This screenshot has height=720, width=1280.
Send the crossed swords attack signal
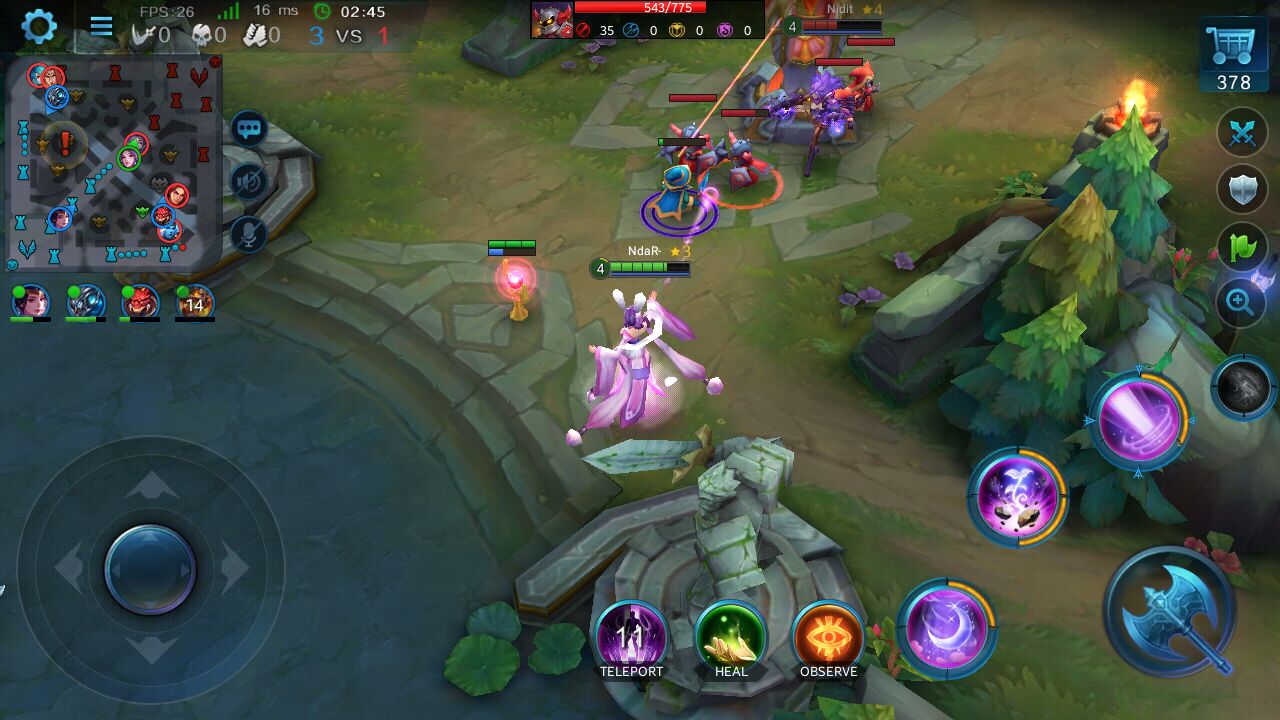(x=1242, y=134)
